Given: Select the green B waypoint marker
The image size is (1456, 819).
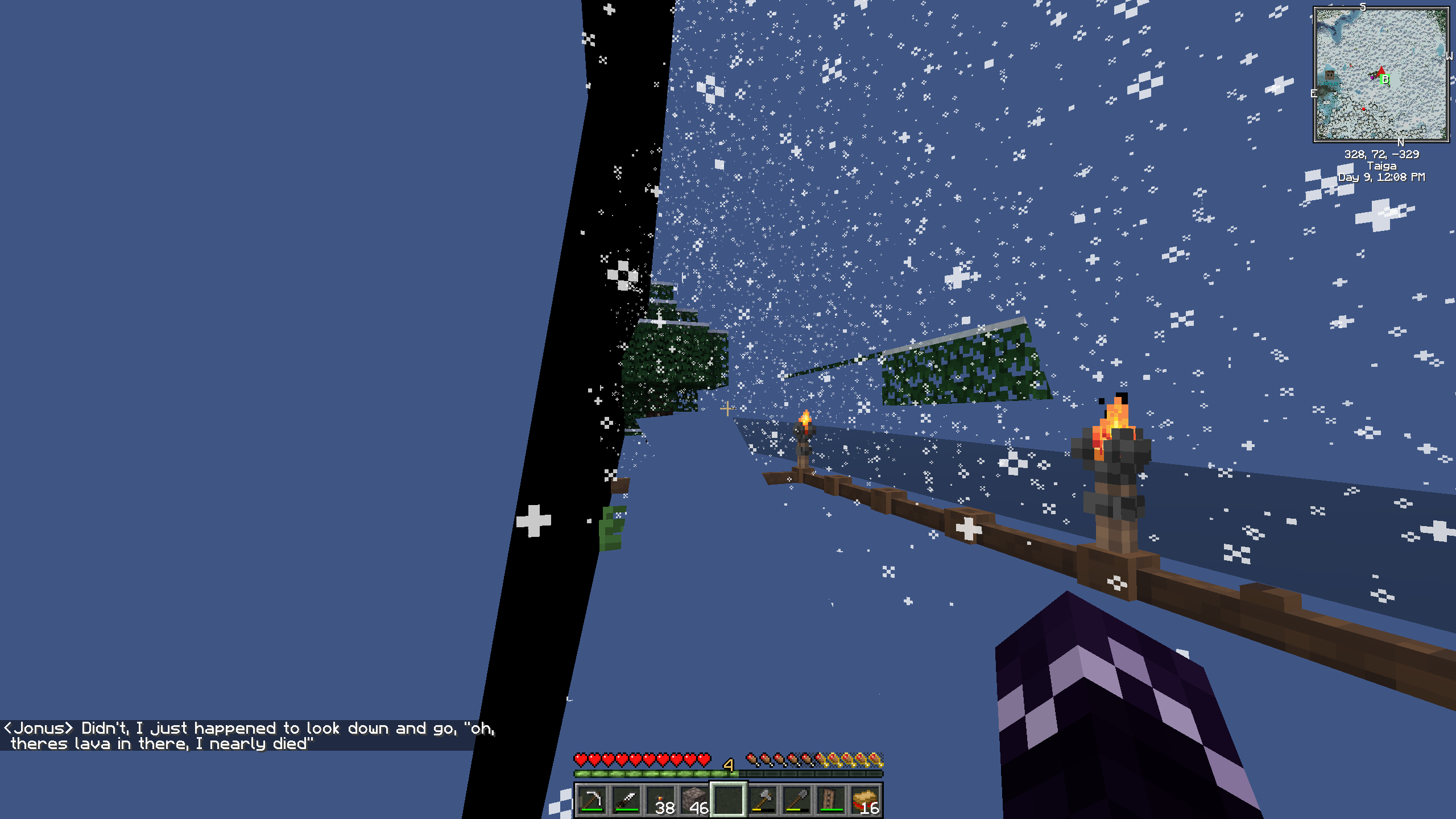Looking at the screenshot, I should pyautogui.click(x=1385, y=79).
